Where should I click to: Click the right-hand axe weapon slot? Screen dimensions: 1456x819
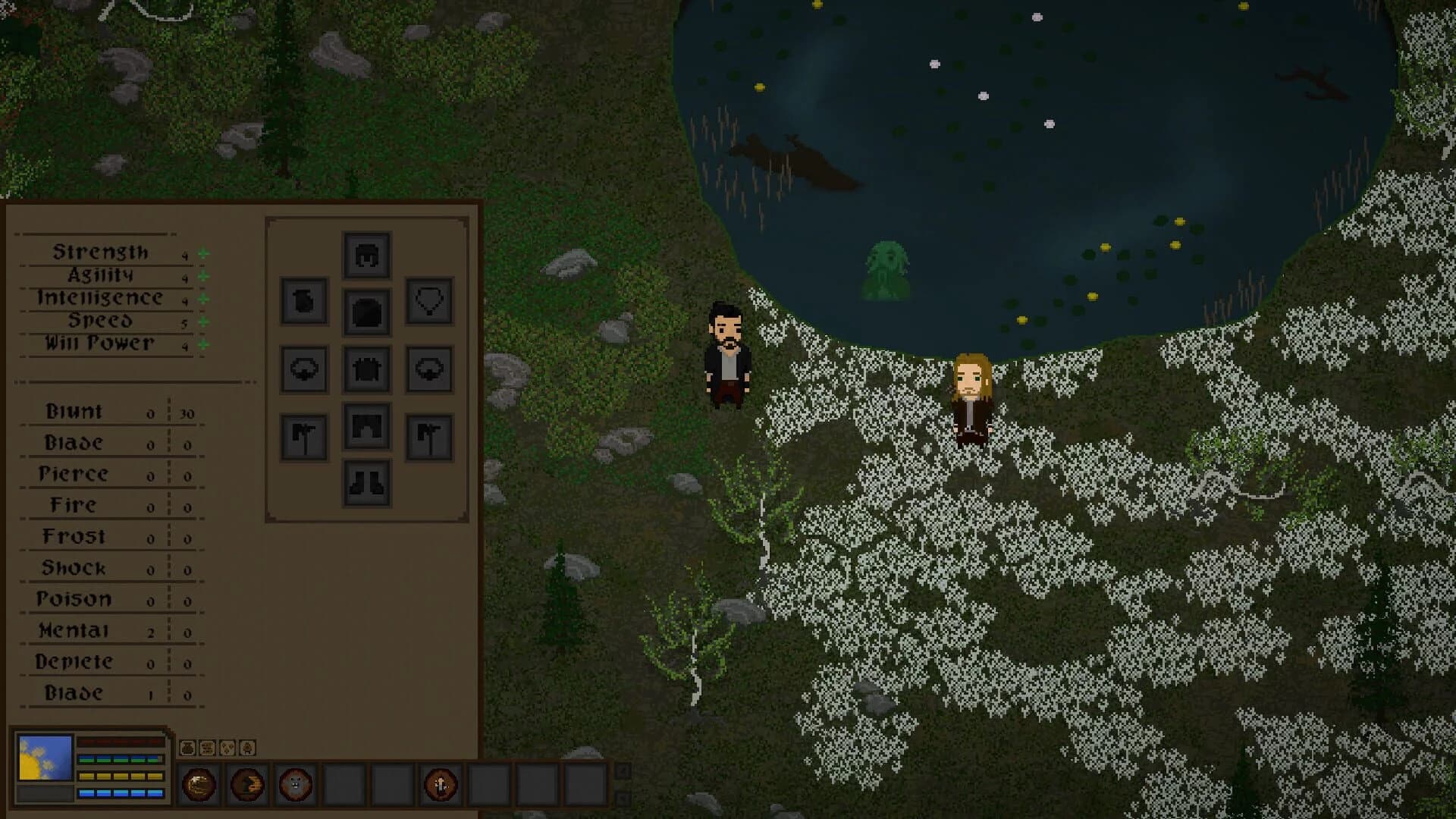428,435
